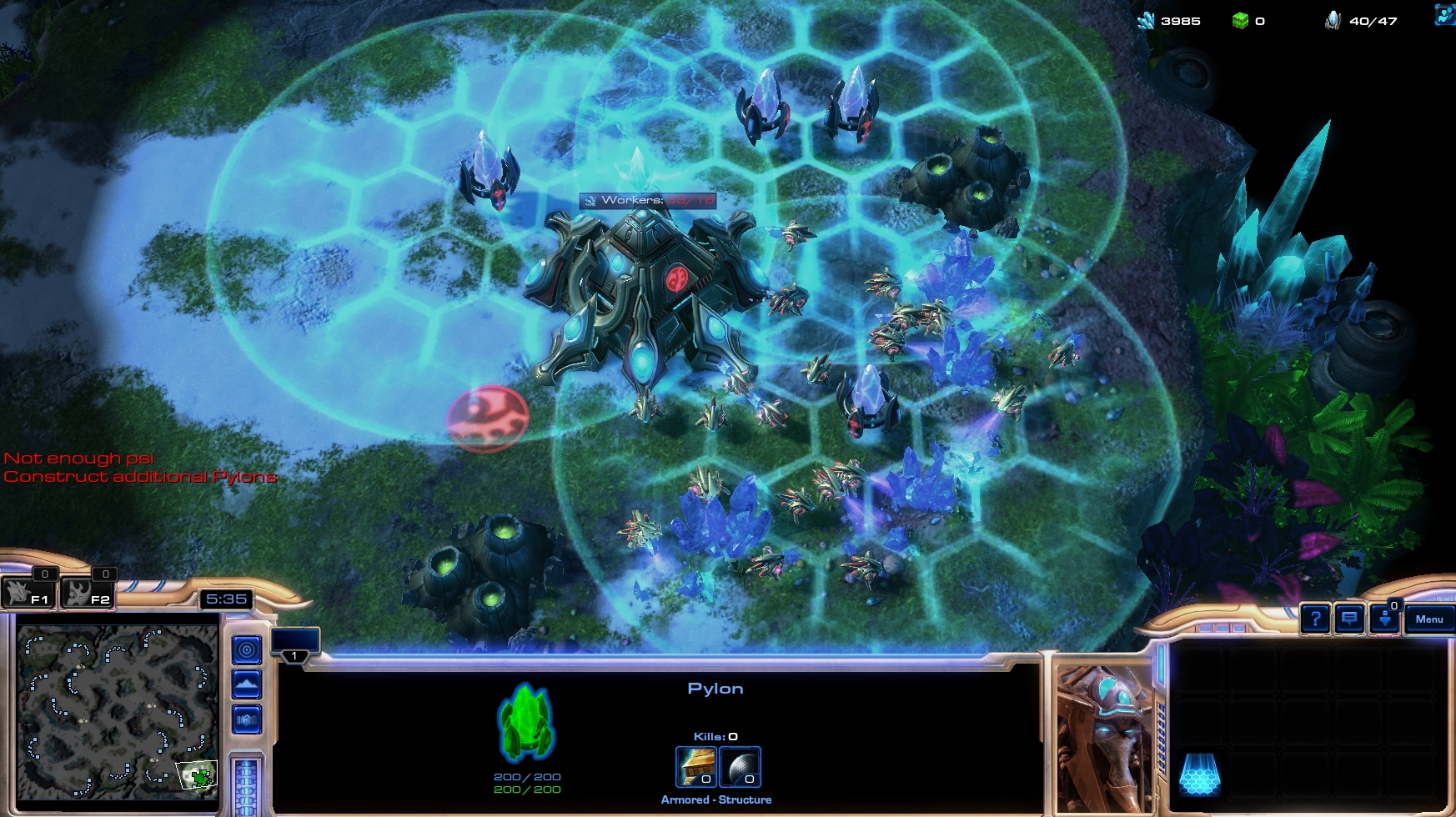Activate the minimap ping button

tap(246, 649)
